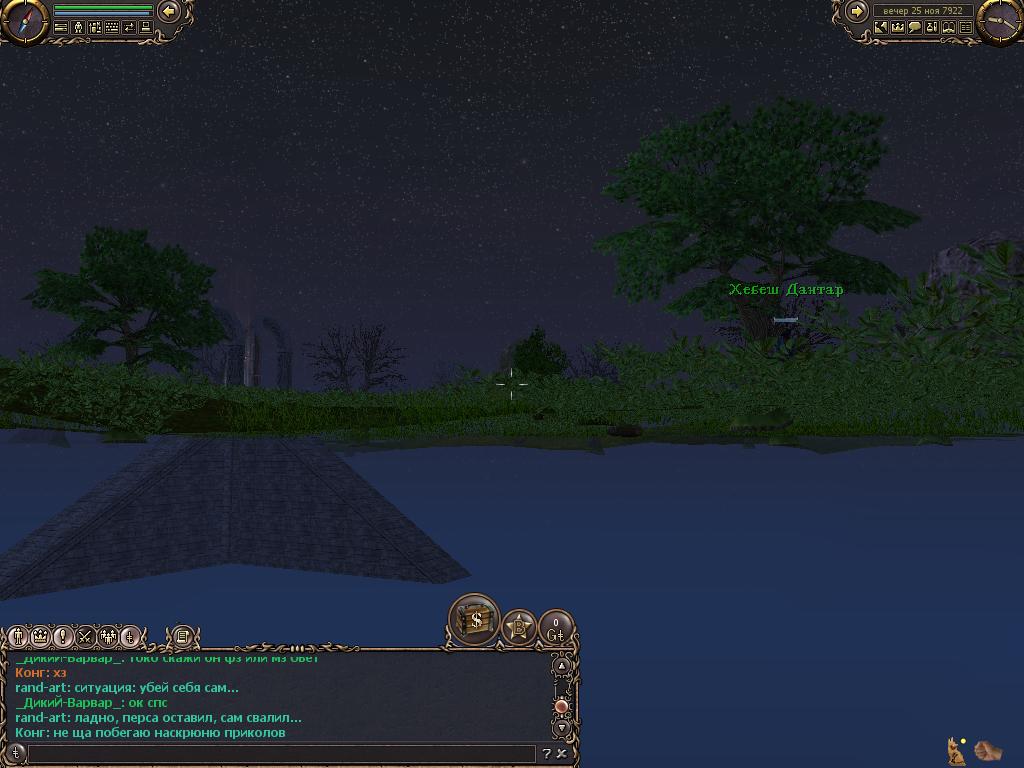Open the keyboard icon panel

pyautogui.click(x=112, y=28)
